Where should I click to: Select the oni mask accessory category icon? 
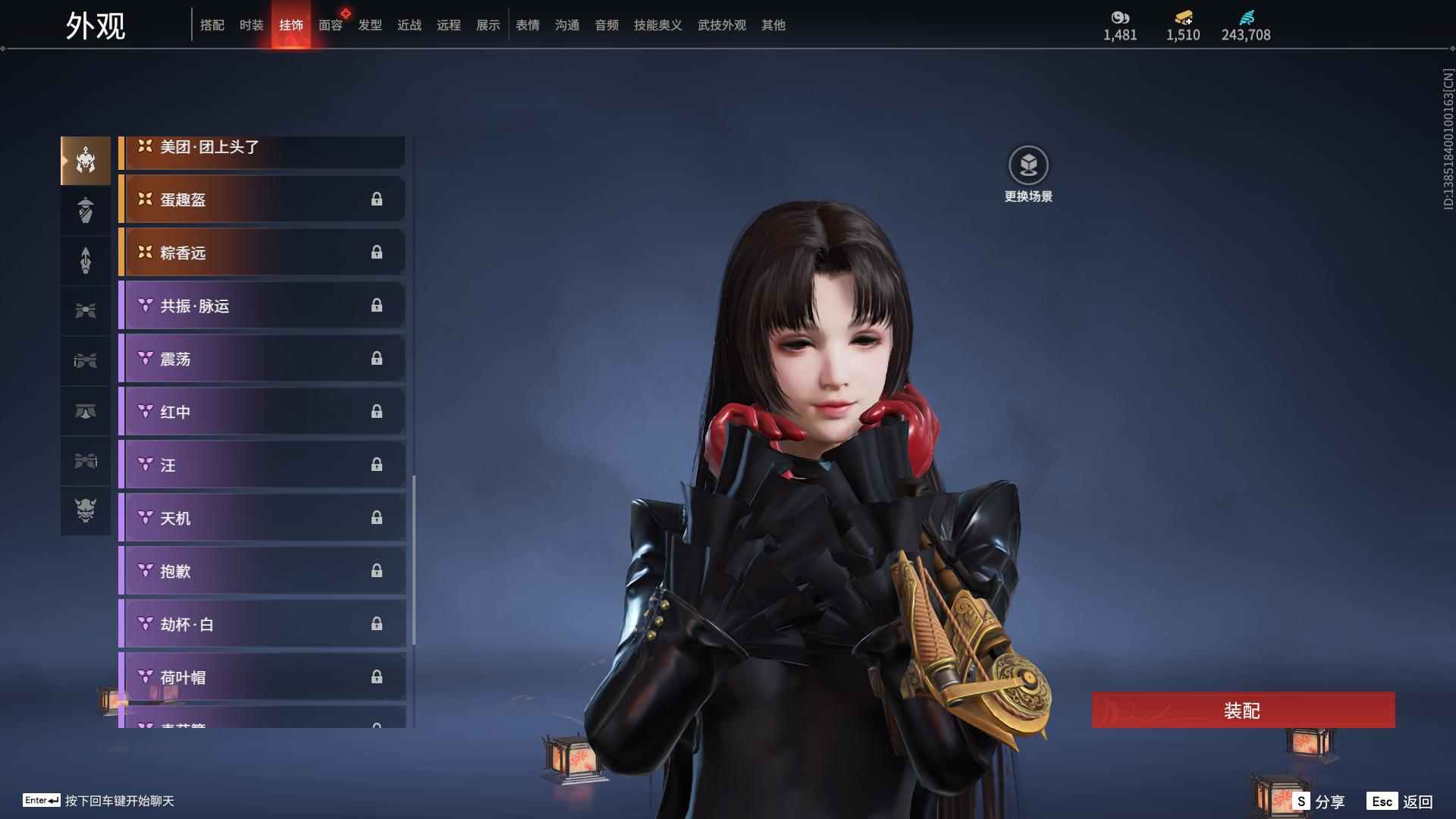pos(85,510)
